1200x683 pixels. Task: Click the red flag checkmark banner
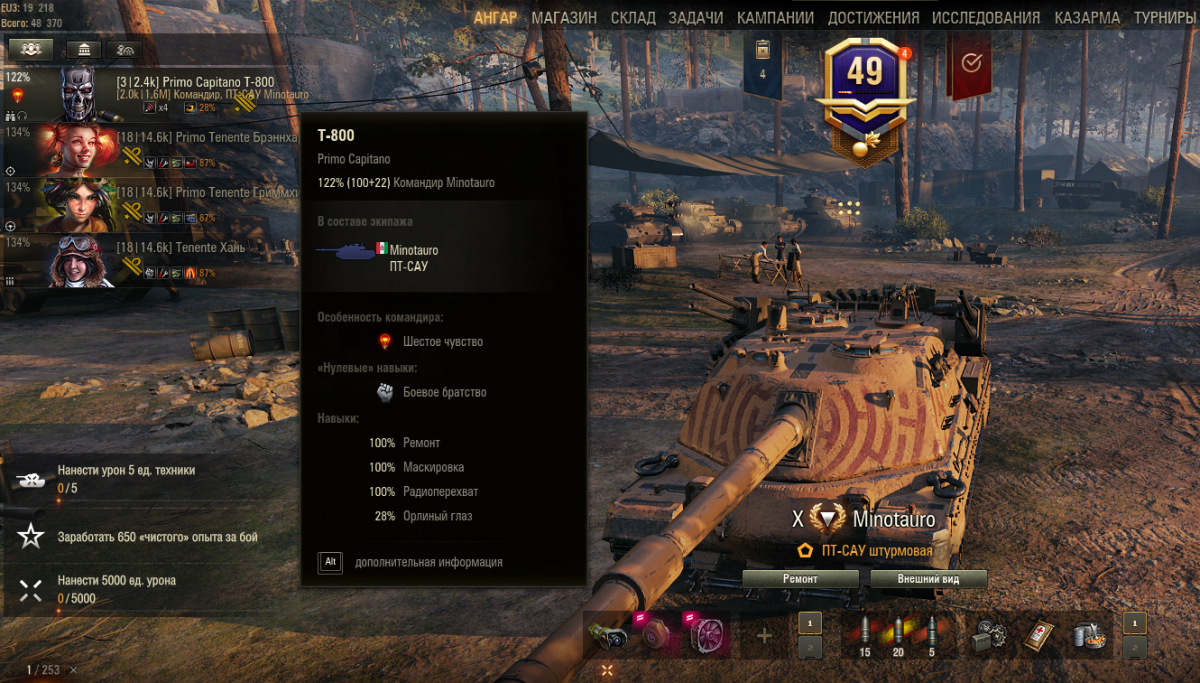pos(969,65)
